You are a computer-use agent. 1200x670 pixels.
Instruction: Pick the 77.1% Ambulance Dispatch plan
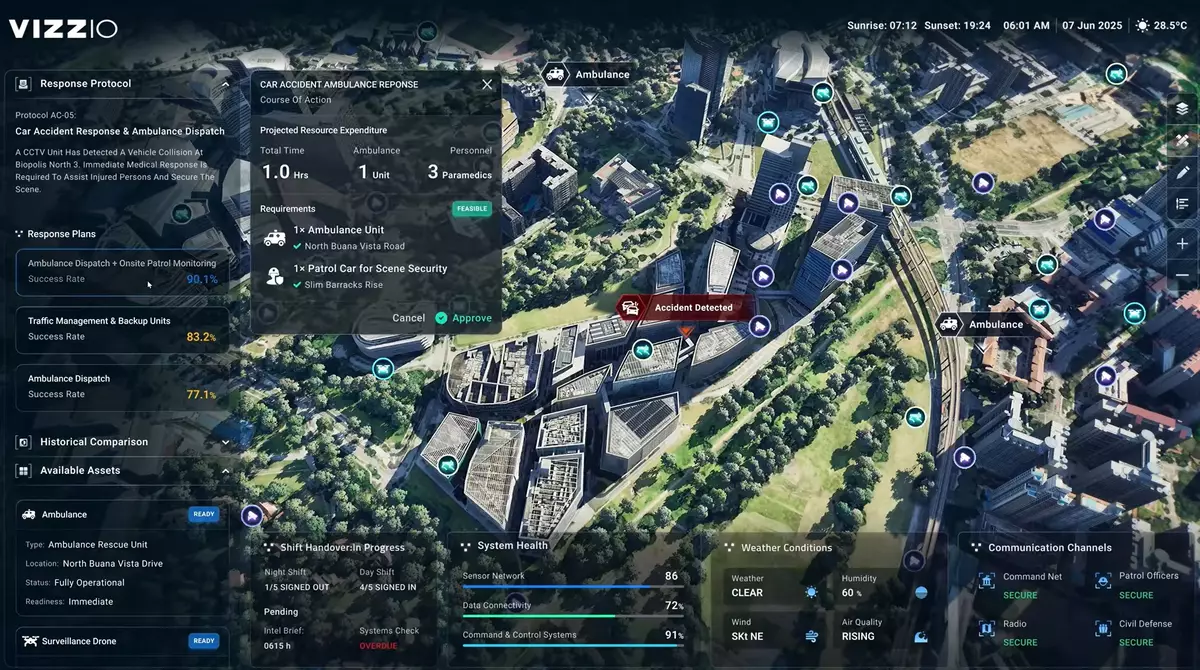point(122,387)
